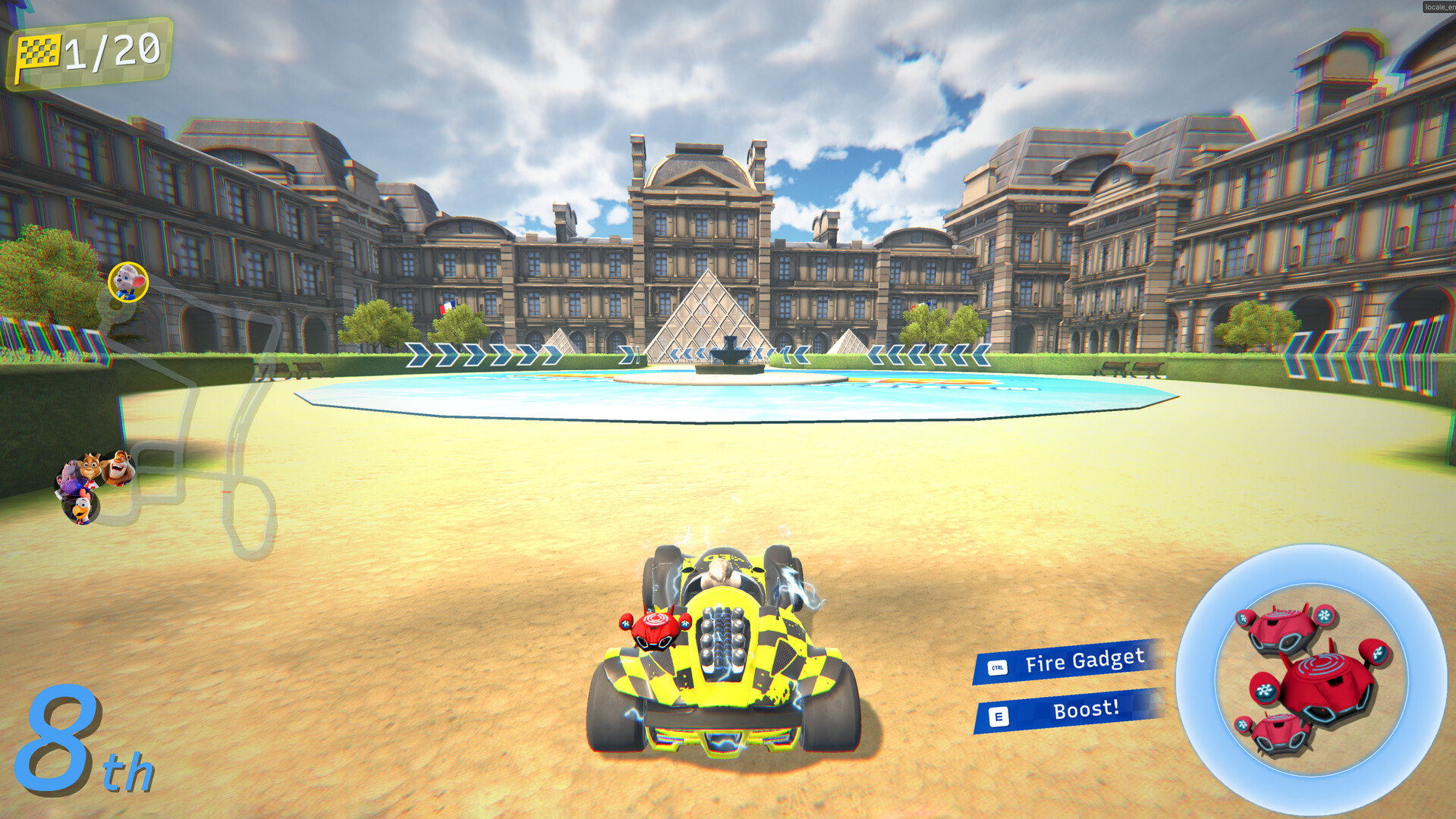The height and width of the screenshot is (819, 1456).
Task: Select the goat racer portrait
Action: point(91,464)
